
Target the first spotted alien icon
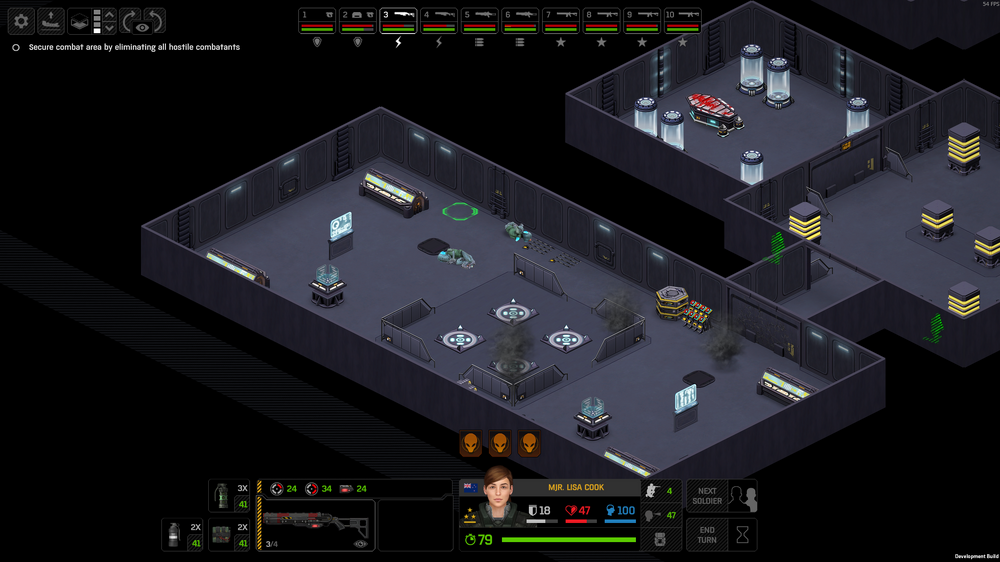[470, 443]
